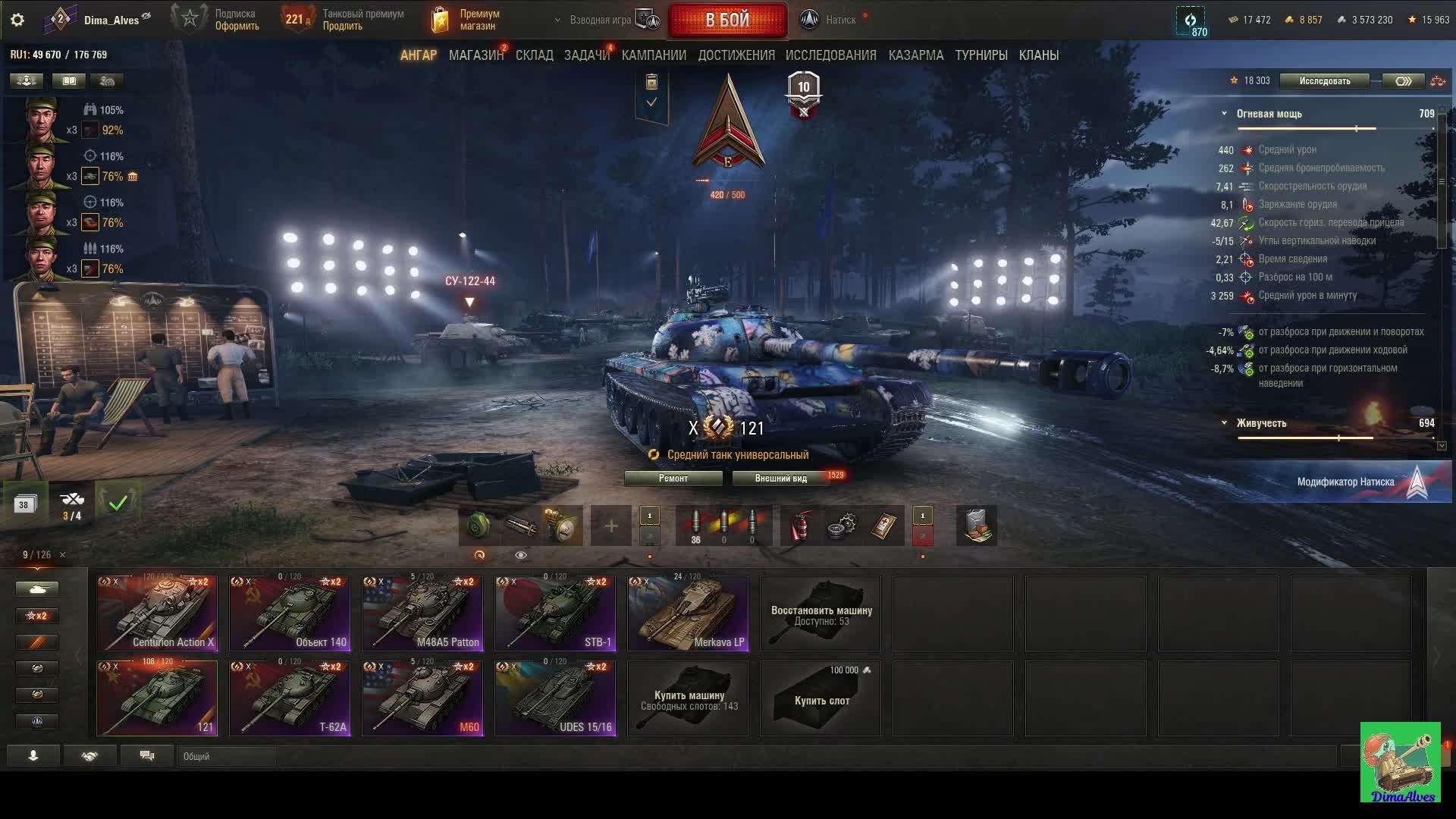Click Купить слот to buy slot
Screen dimensions: 1456x819
[x=821, y=698]
